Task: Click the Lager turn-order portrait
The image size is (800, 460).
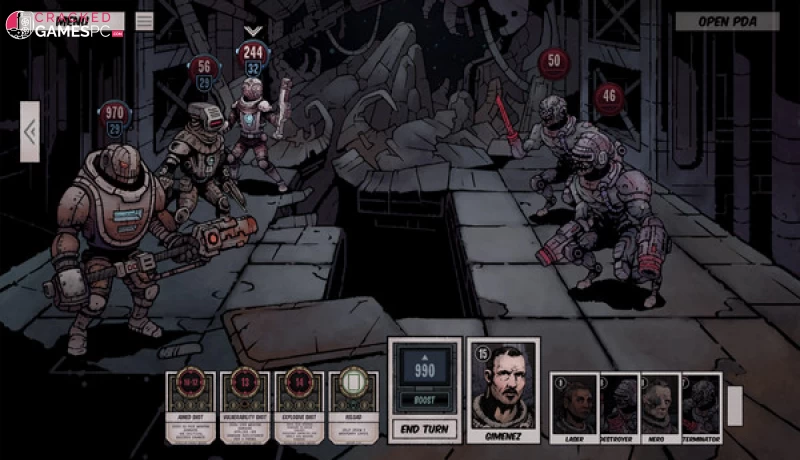Action: pos(574,405)
